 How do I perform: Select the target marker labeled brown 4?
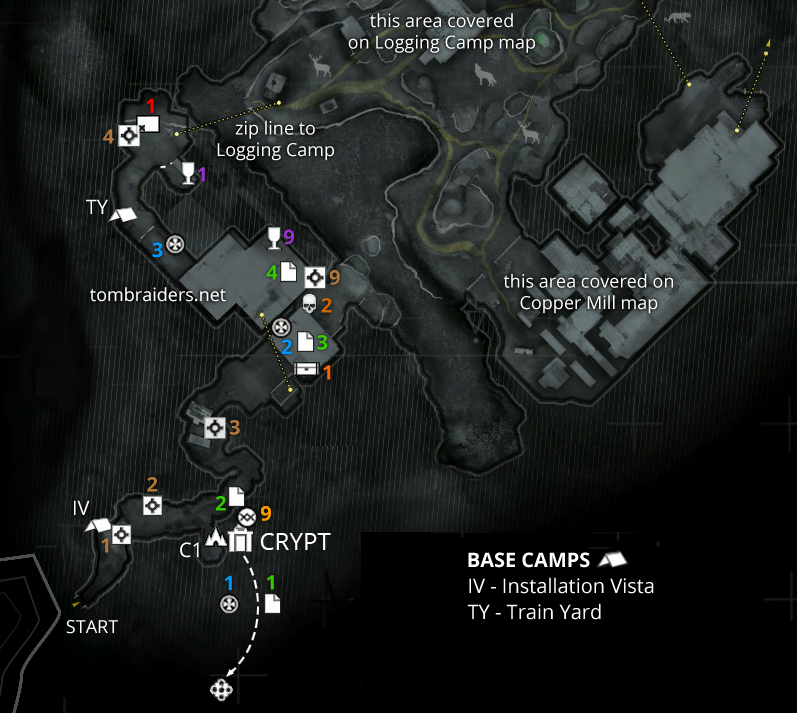coord(128,136)
